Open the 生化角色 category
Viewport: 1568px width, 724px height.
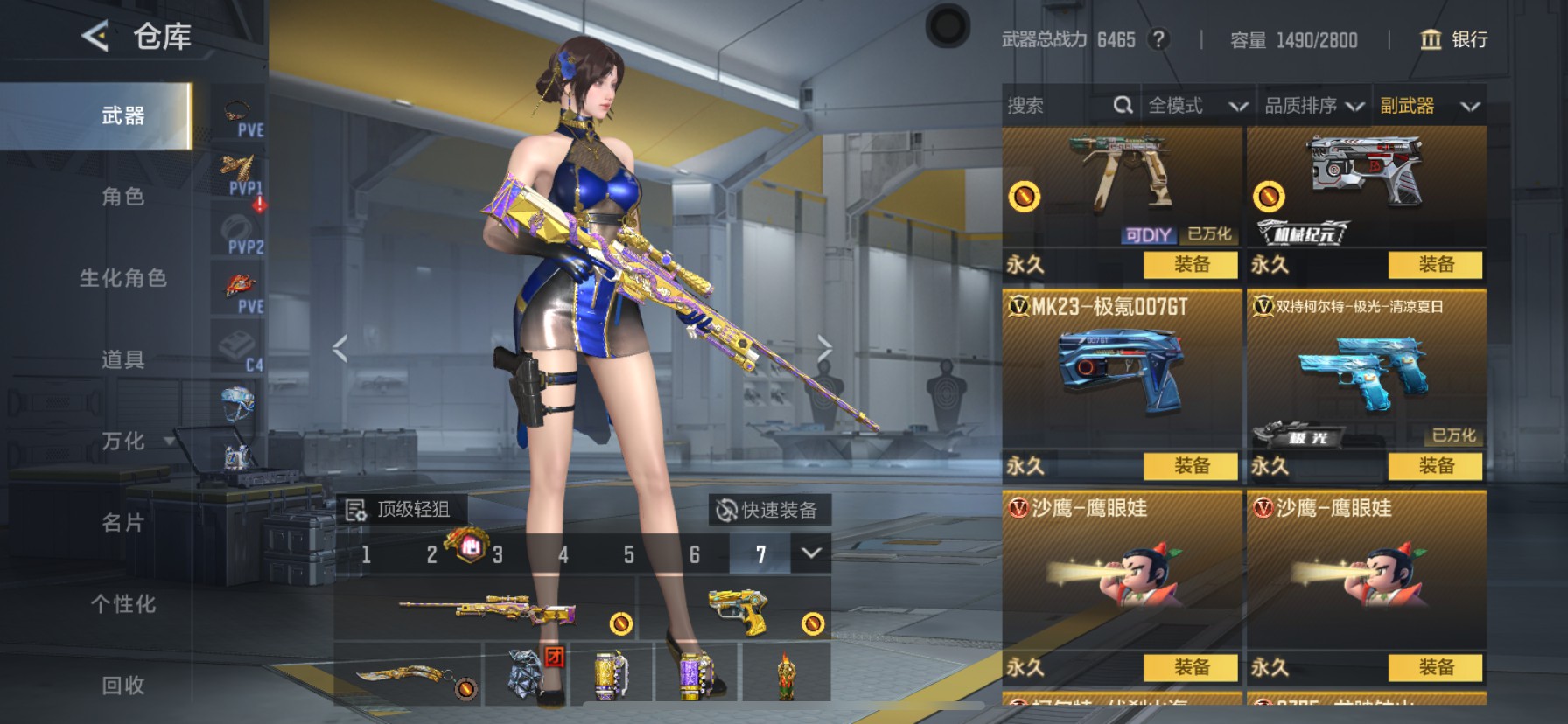[122, 278]
